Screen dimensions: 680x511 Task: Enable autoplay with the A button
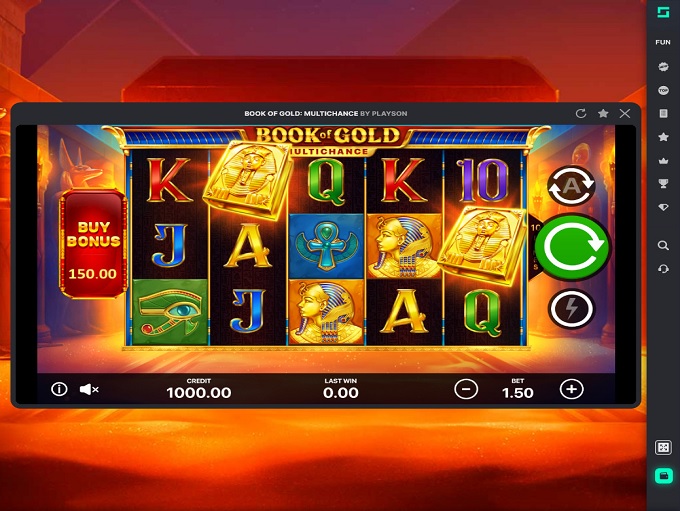pos(571,186)
